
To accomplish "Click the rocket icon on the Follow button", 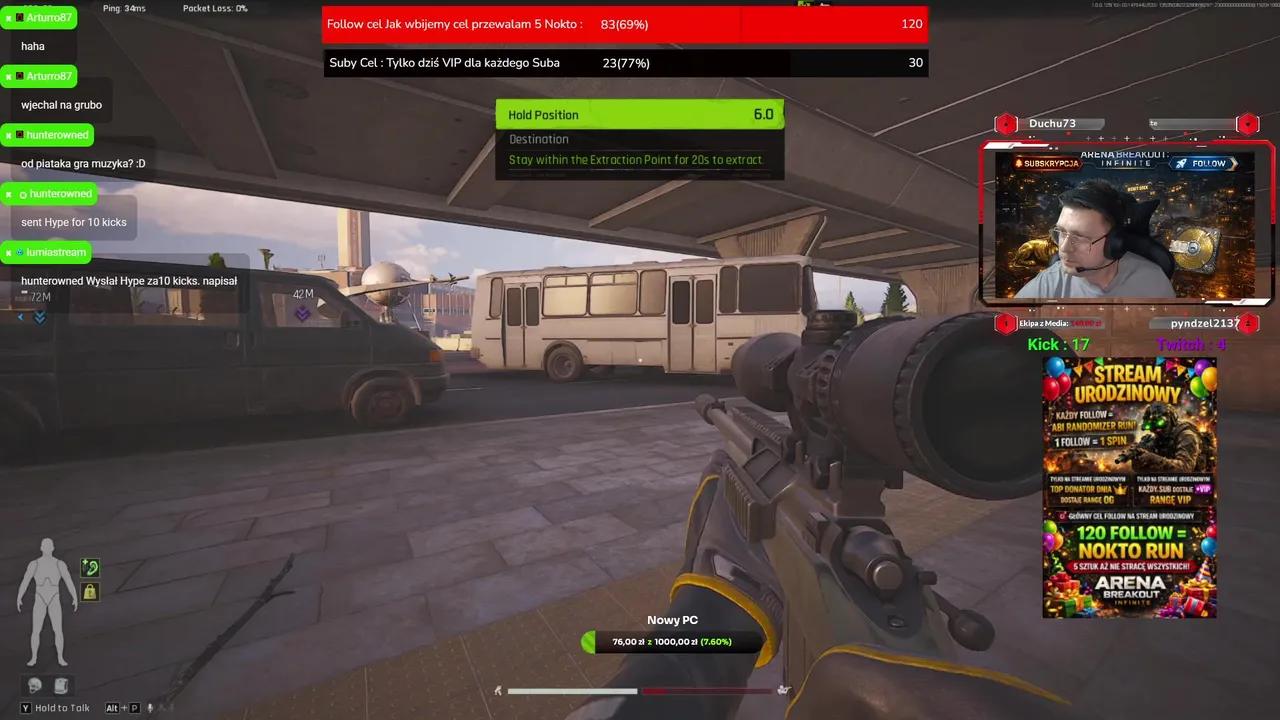I will [x=1180, y=163].
